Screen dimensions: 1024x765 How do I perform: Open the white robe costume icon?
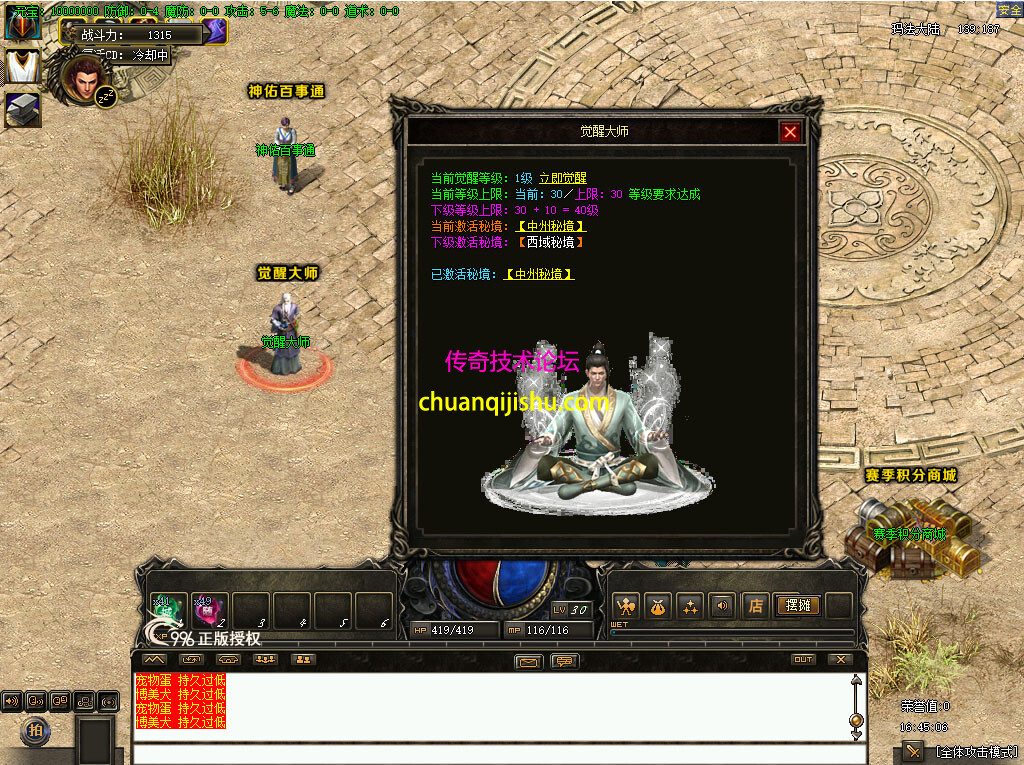[x=22, y=66]
